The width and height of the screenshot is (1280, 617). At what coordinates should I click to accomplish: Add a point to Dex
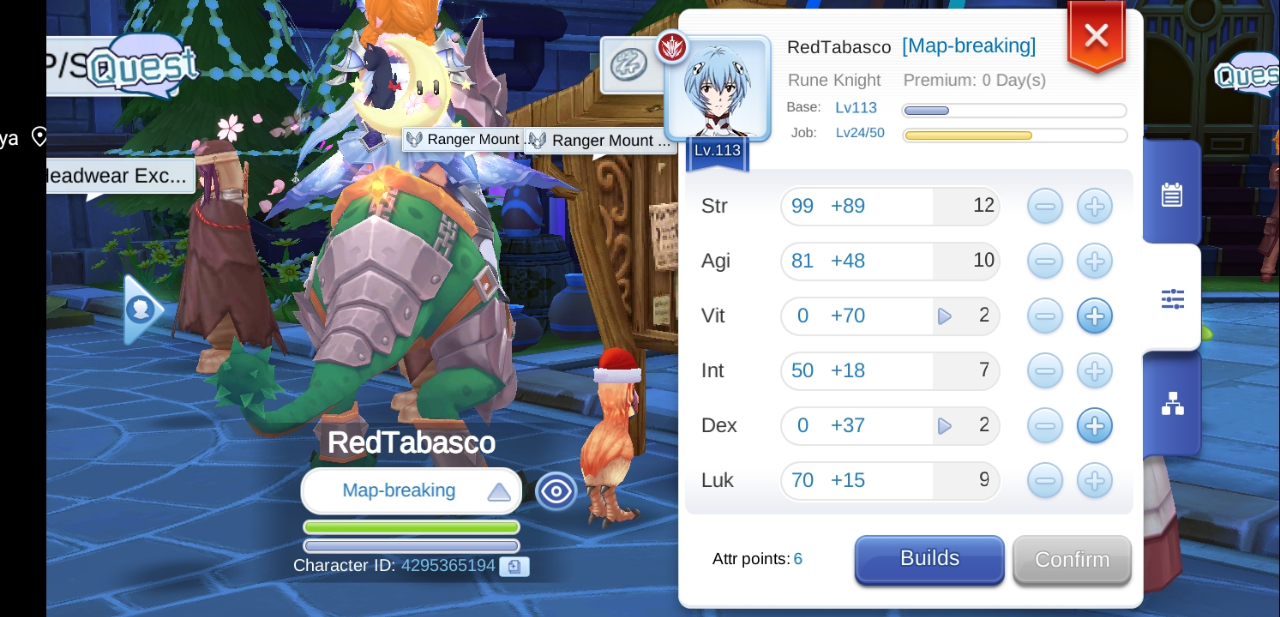click(1095, 426)
